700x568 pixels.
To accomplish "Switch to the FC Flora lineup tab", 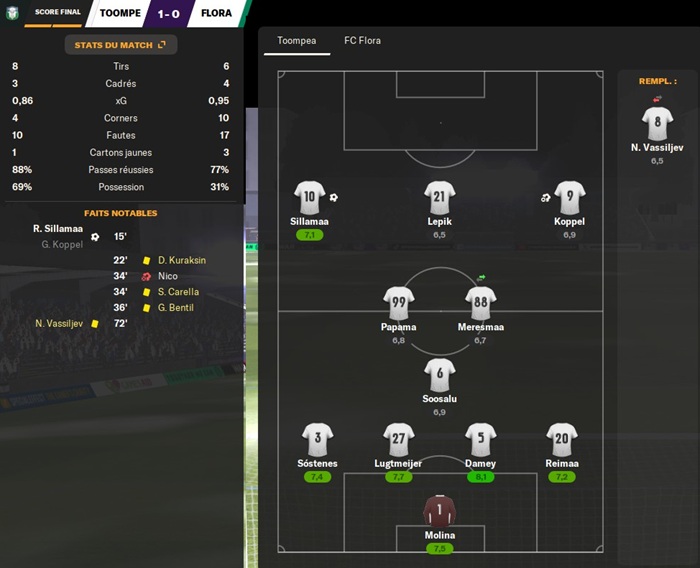I will click(362, 41).
